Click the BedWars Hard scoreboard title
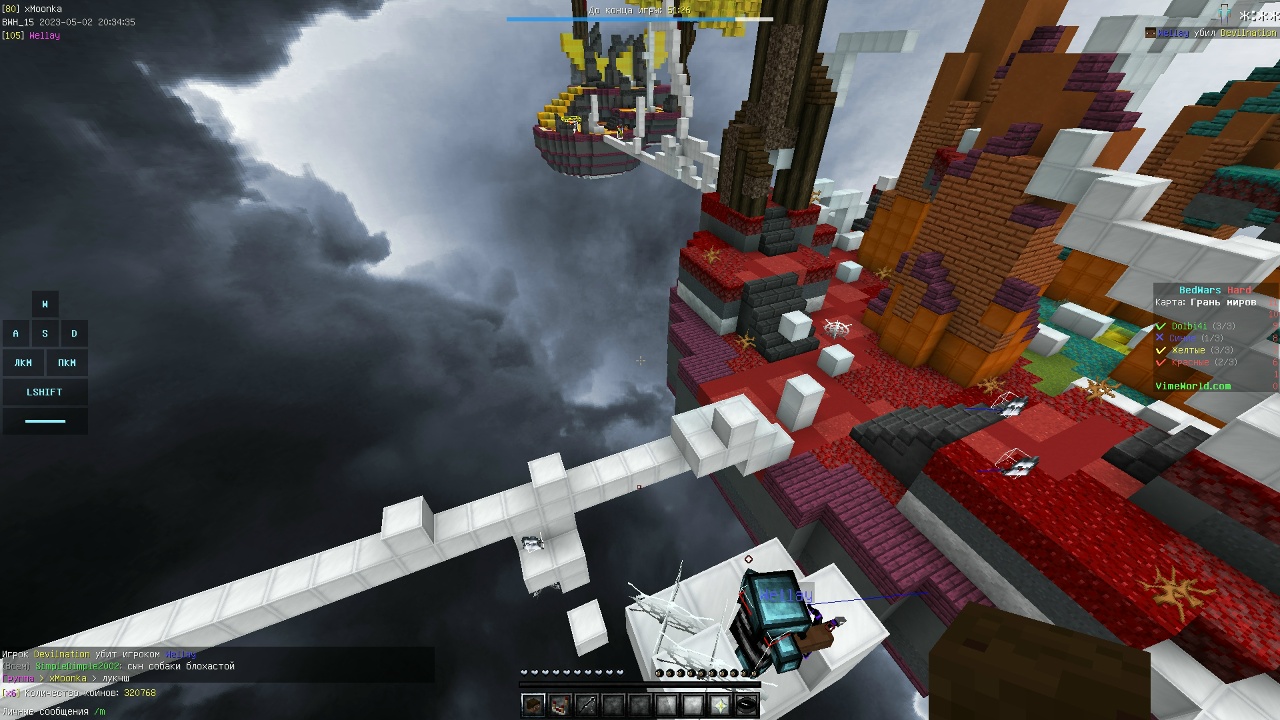Screen dimensions: 1280x720 [x=1214, y=289]
